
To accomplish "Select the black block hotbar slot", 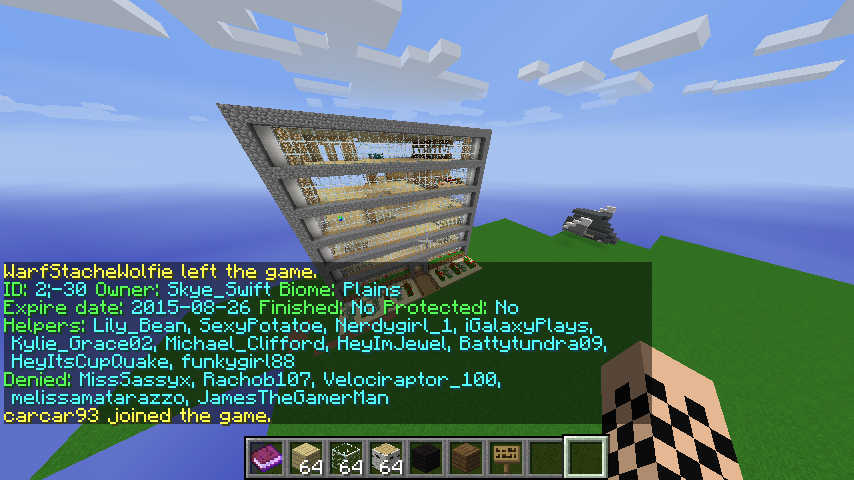I will [426, 457].
